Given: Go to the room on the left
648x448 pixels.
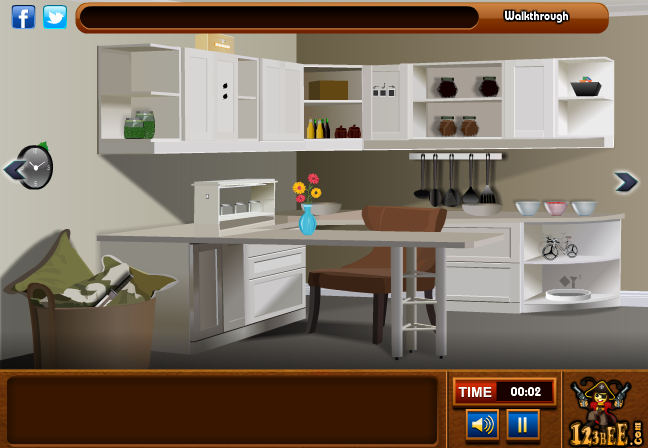Looking at the screenshot, I should tap(13, 169).
